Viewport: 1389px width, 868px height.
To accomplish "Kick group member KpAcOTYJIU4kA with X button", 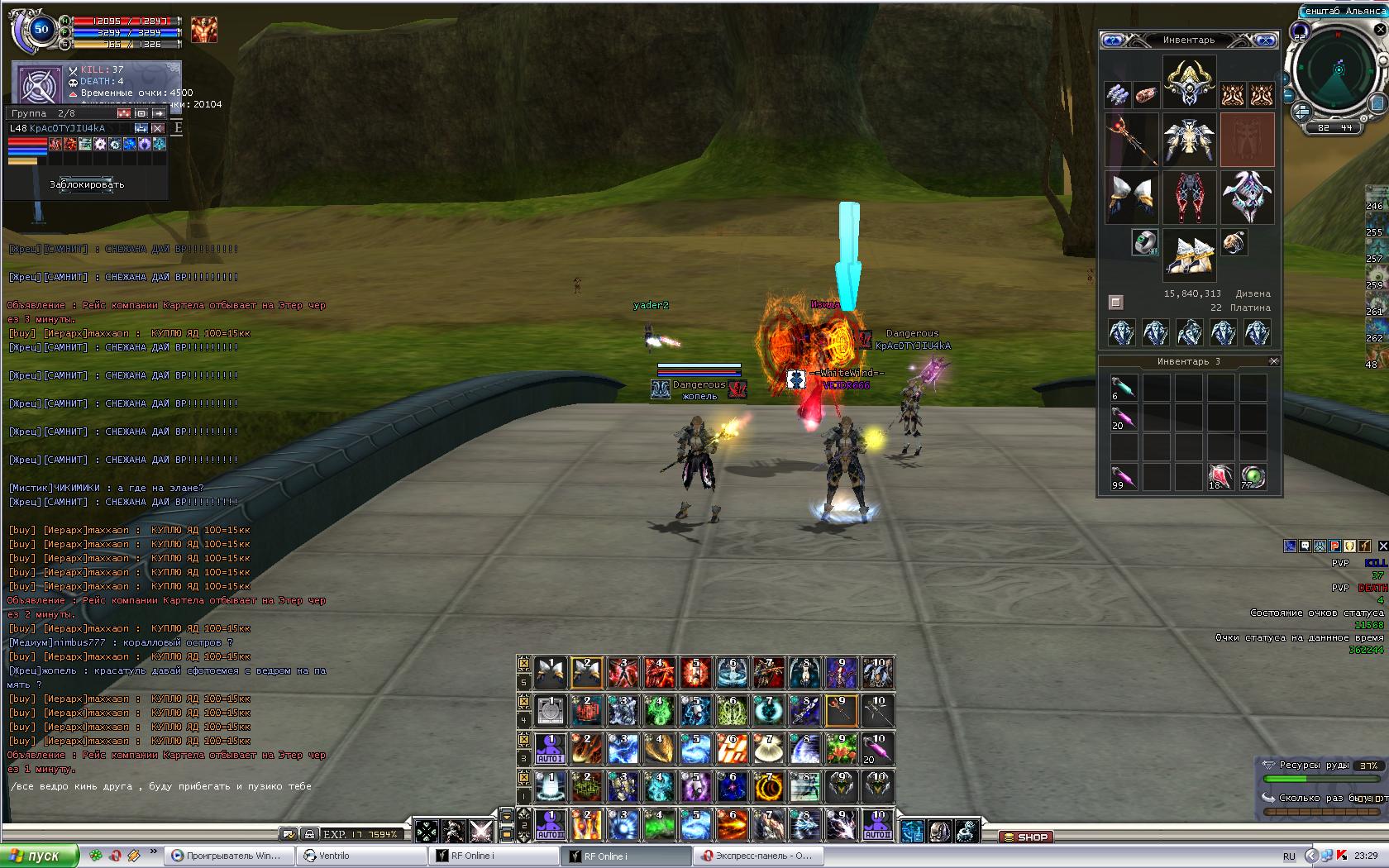I will pyautogui.click(x=158, y=128).
